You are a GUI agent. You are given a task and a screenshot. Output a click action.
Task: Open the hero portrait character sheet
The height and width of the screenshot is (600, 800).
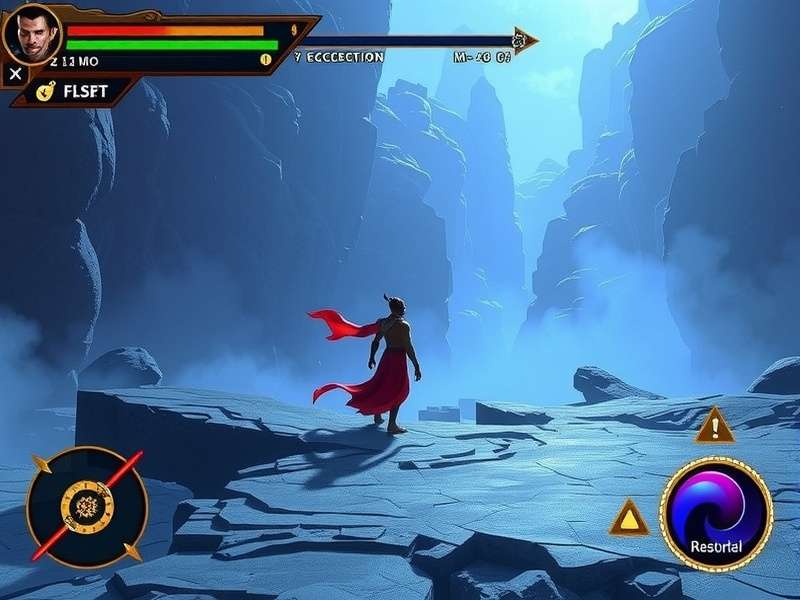point(31,33)
